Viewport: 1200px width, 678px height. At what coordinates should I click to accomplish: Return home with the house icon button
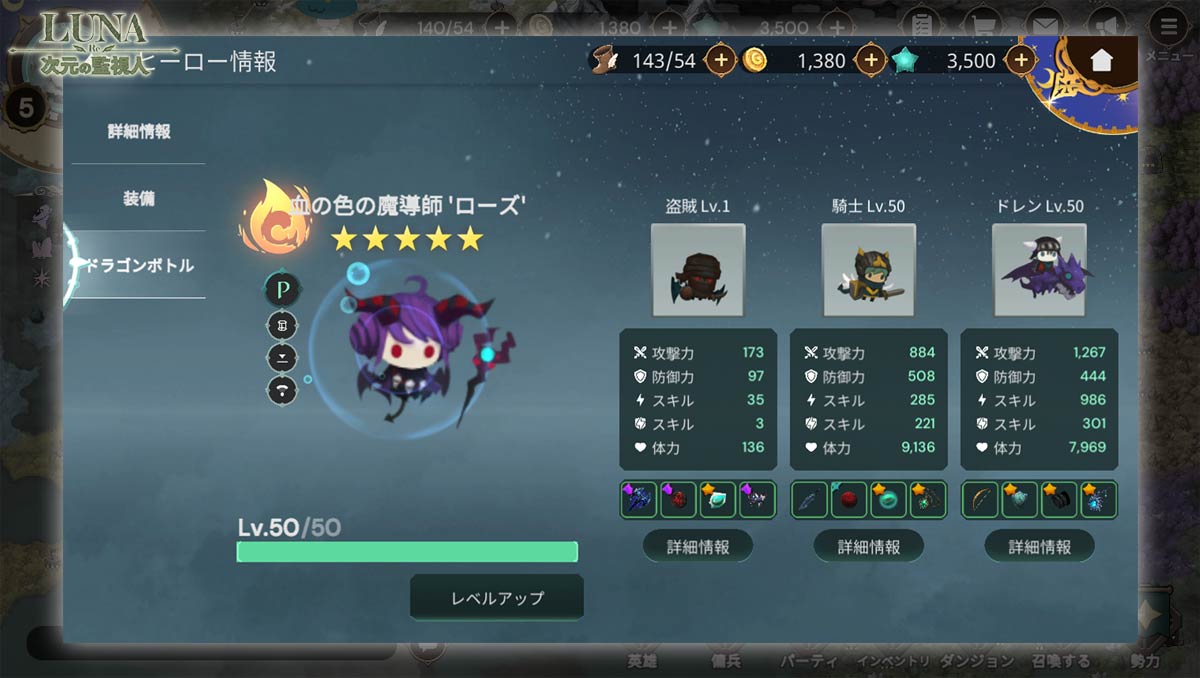coord(1101,60)
